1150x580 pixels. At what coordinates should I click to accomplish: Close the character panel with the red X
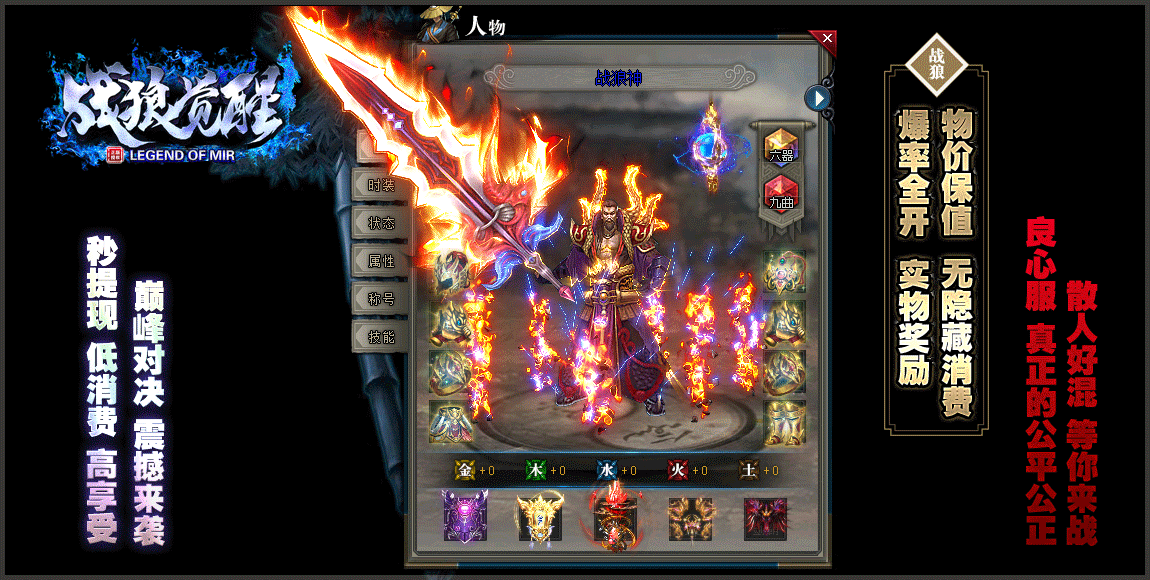pyautogui.click(x=827, y=39)
